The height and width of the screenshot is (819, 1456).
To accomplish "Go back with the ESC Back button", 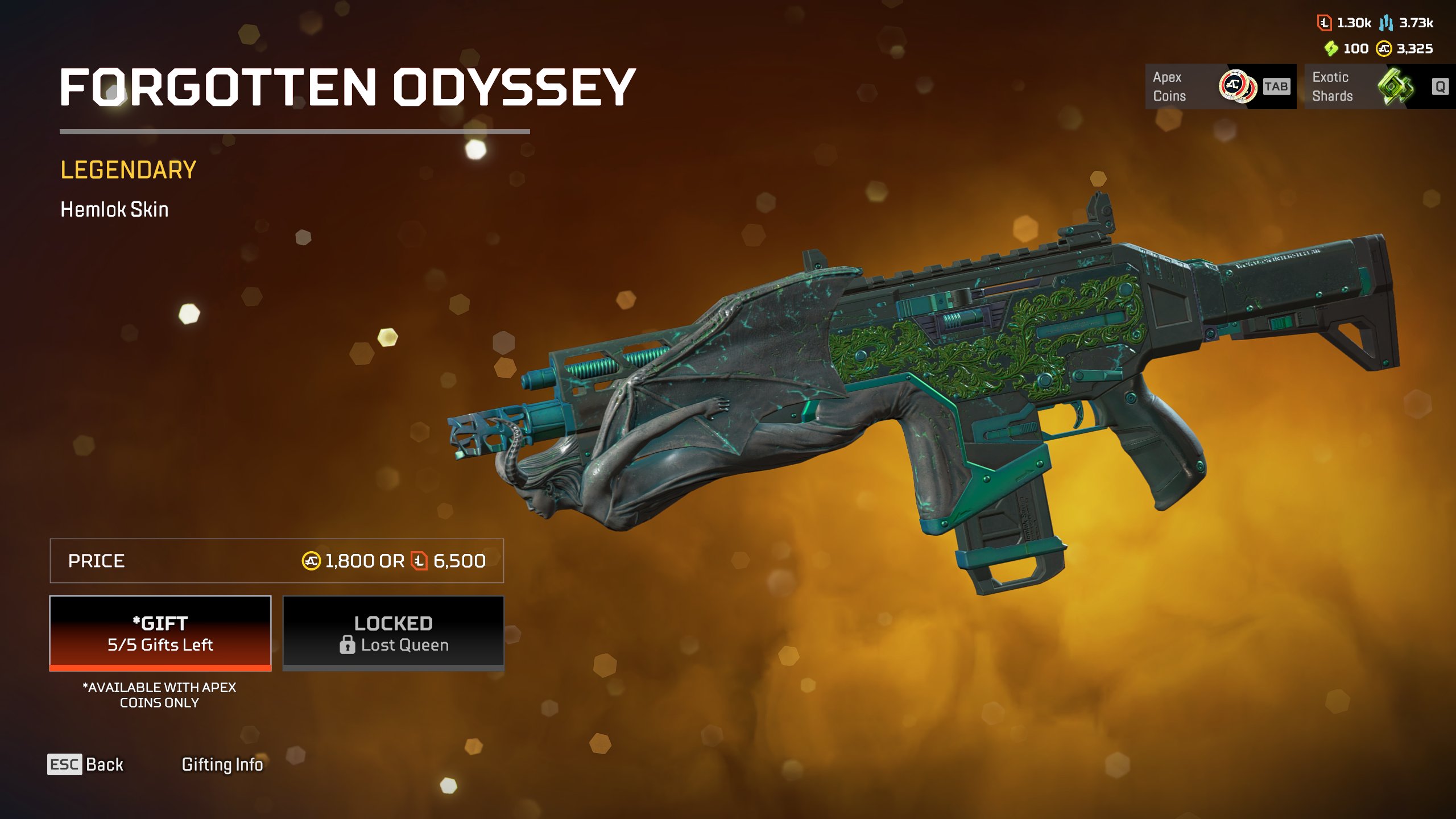I will pyautogui.click(x=86, y=764).
